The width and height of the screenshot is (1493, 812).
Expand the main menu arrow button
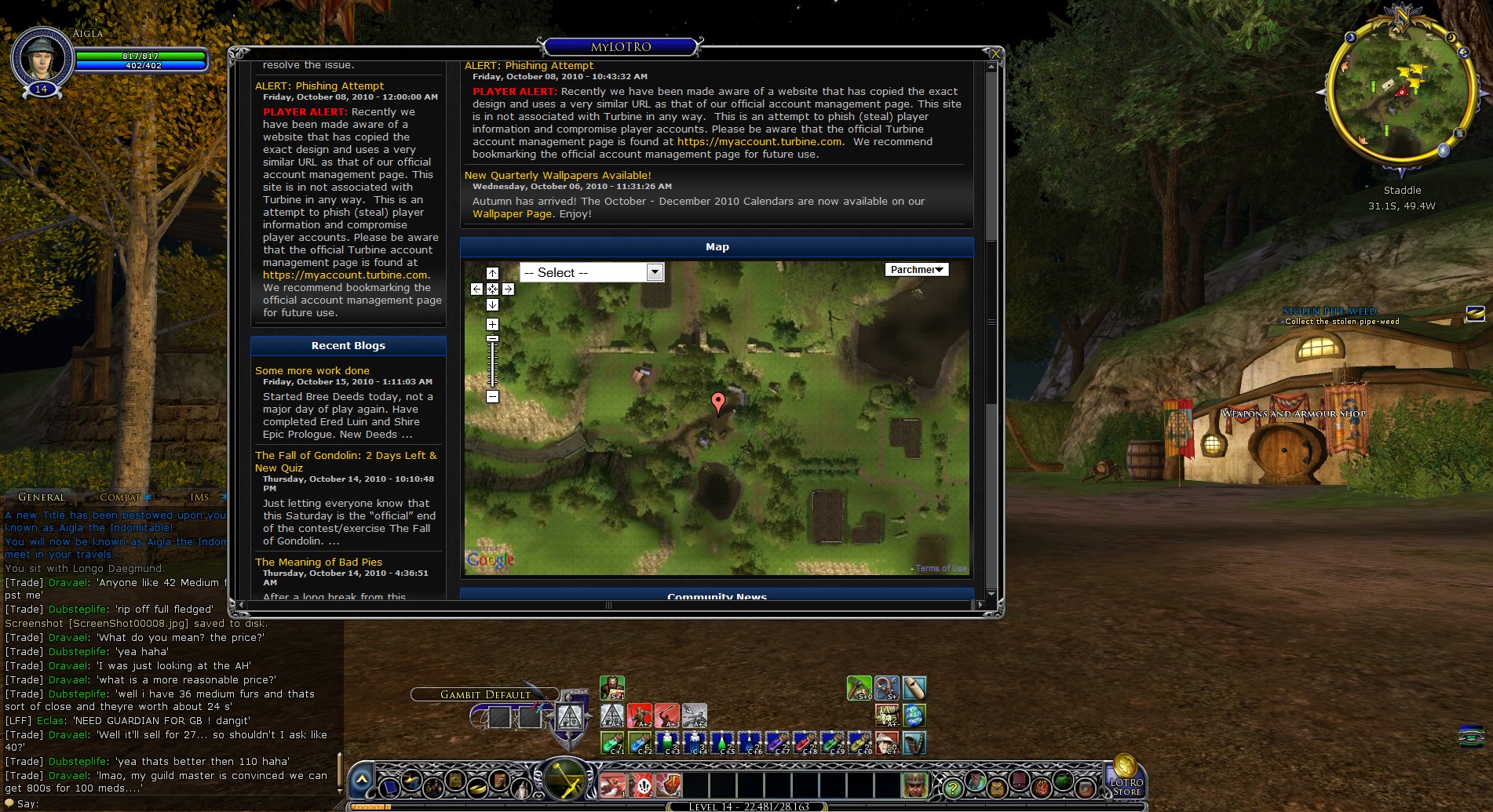click(361, 780)
